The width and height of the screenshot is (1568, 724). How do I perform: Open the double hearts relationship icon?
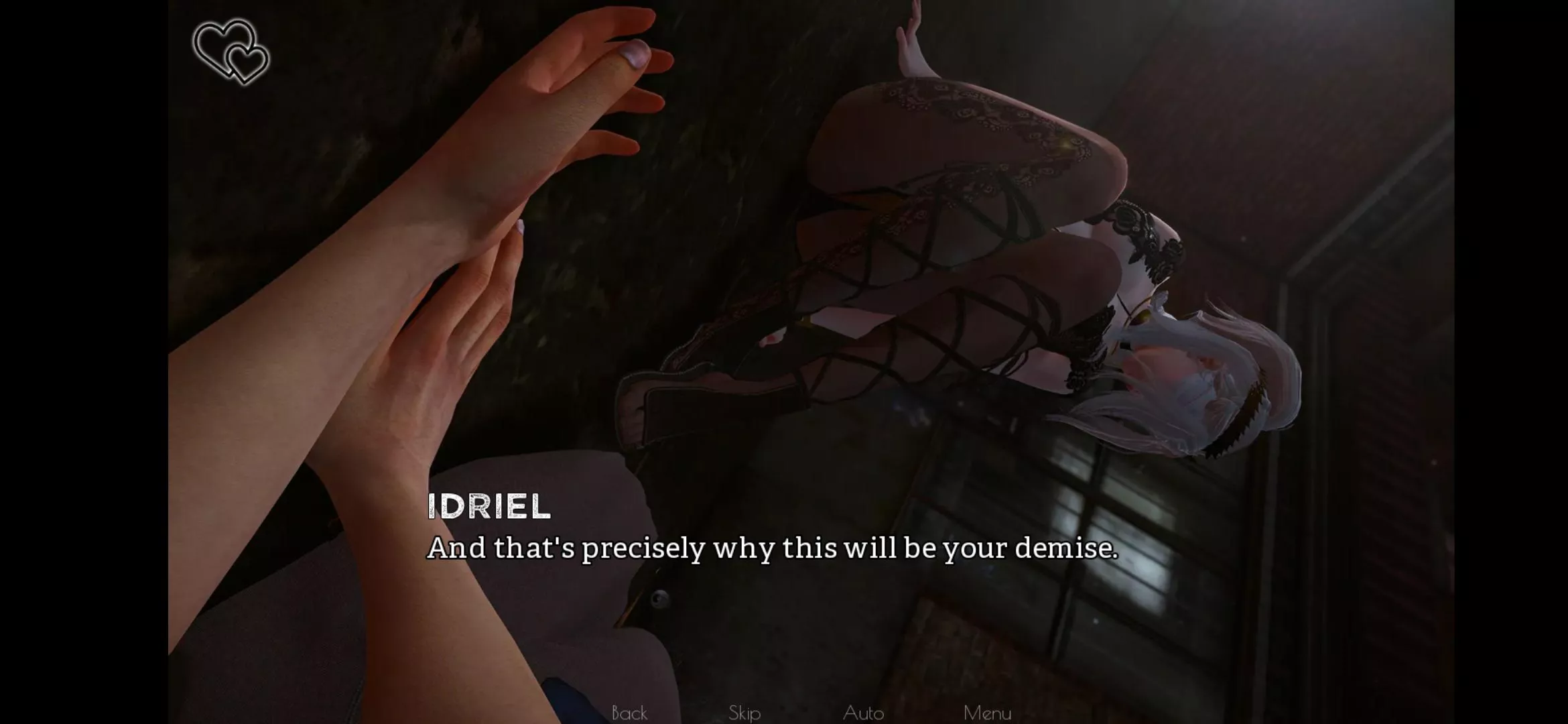[231, 52]
